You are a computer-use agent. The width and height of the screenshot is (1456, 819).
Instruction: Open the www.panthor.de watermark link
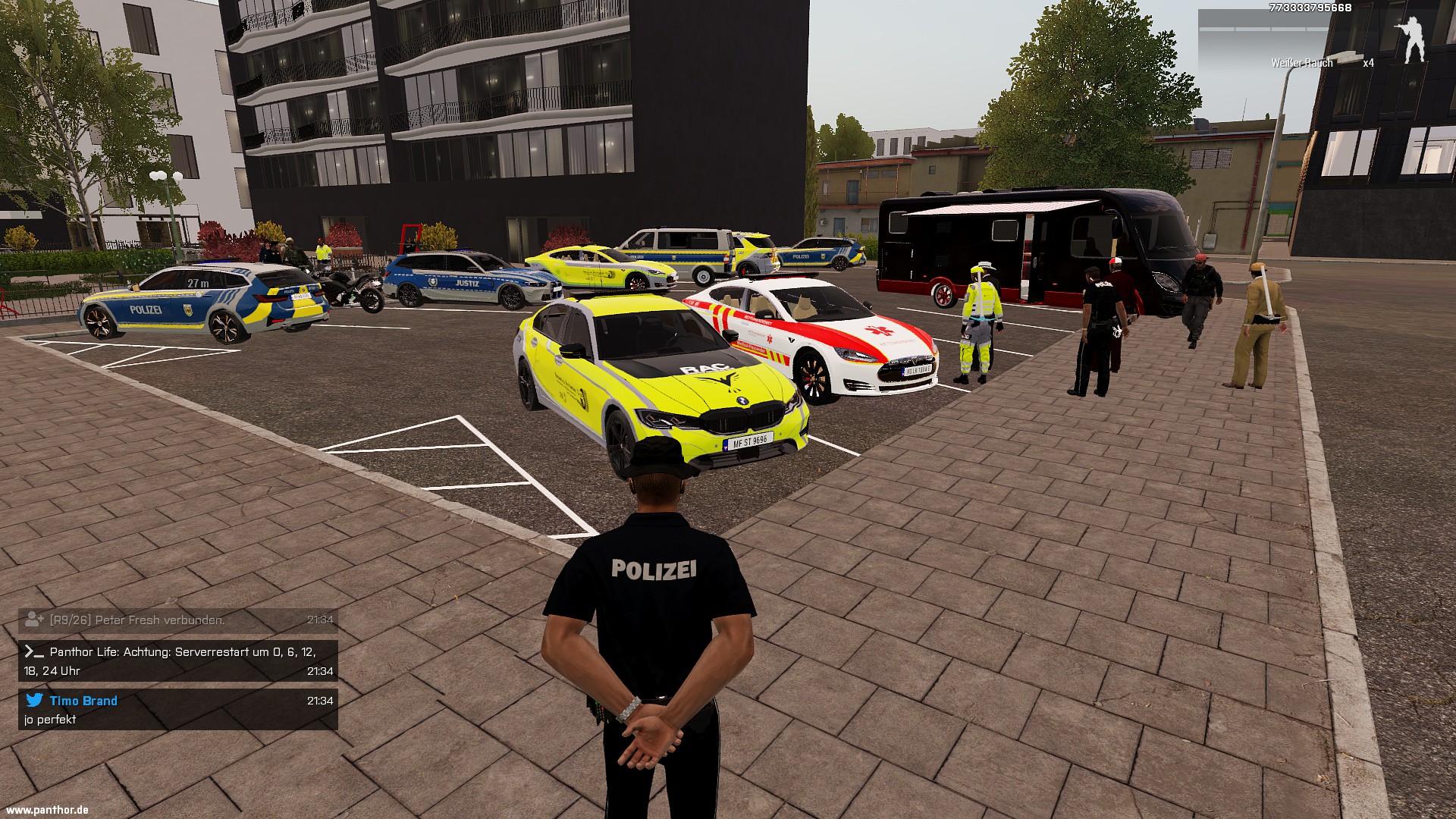coord(47,810)
